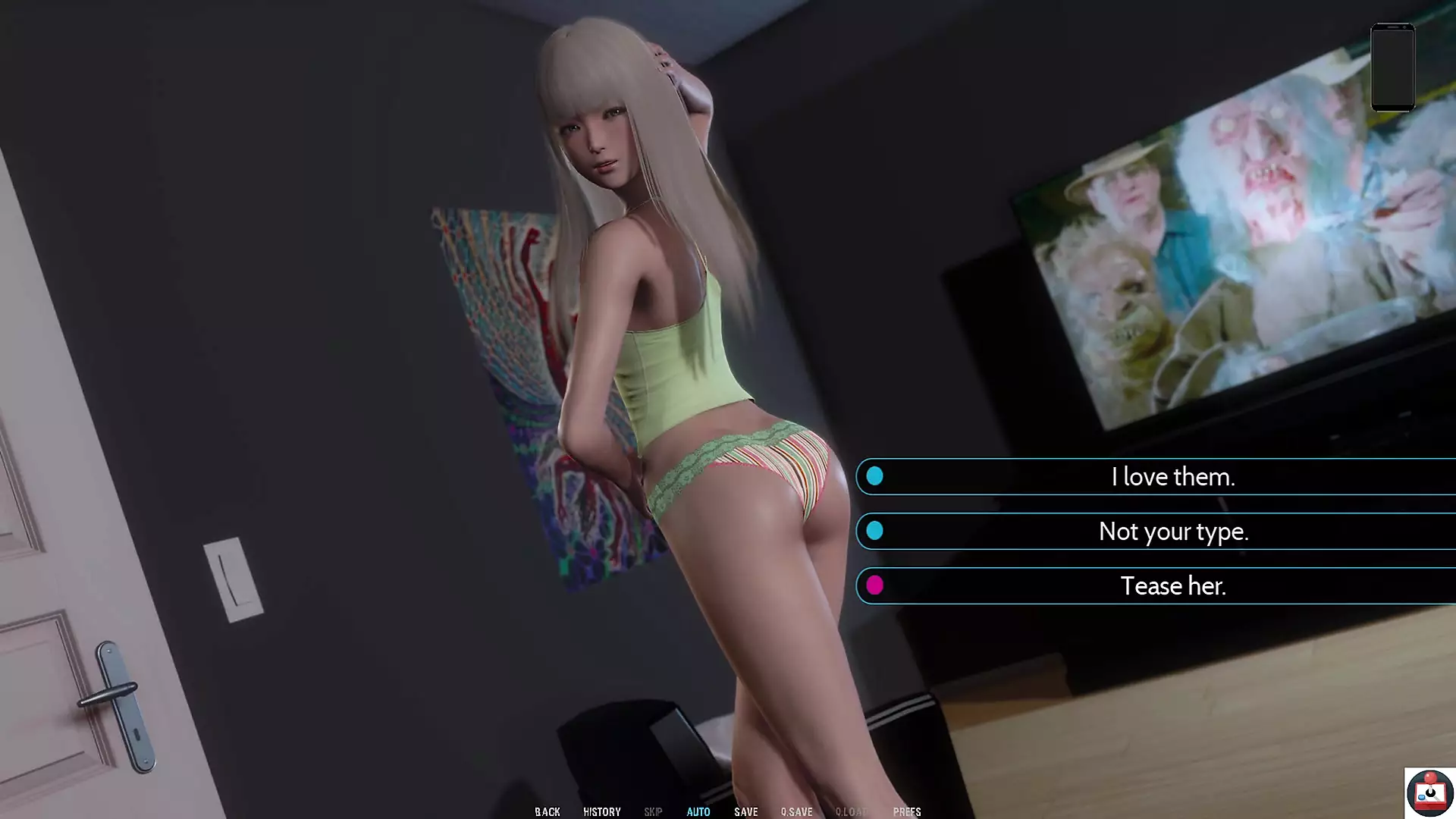Select the "Not your type." option
This screenshot has width=1456, height=819.
[x=1172, y=532]
